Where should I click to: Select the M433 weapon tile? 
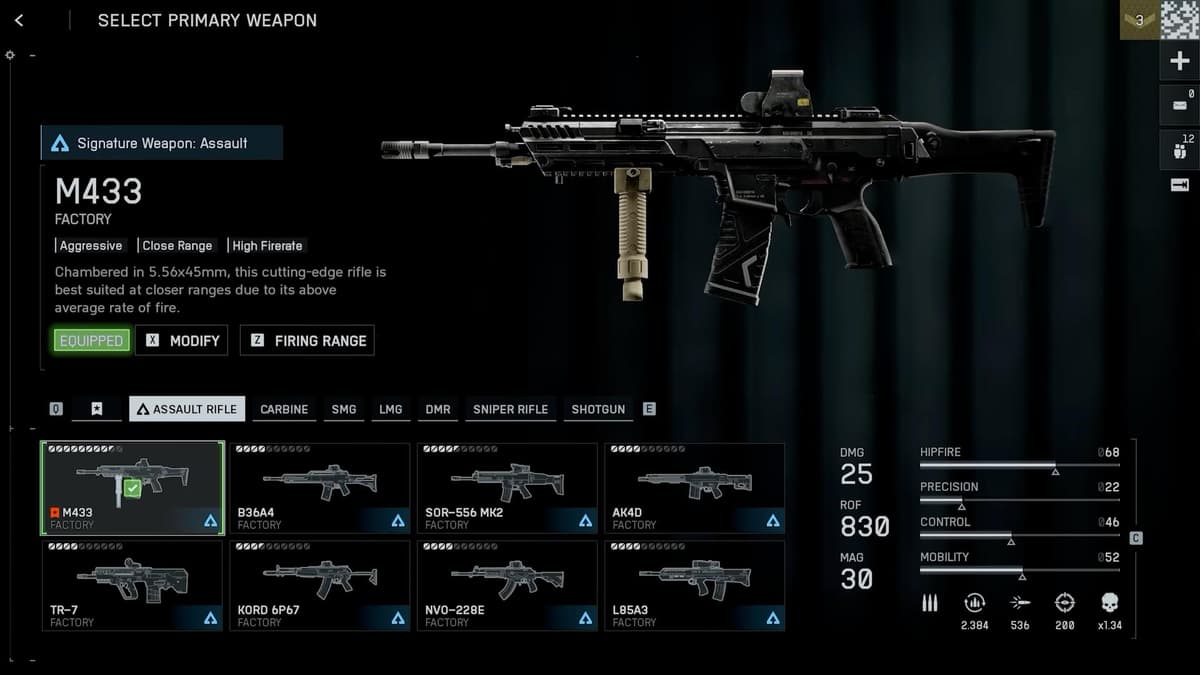pos(132,487)
